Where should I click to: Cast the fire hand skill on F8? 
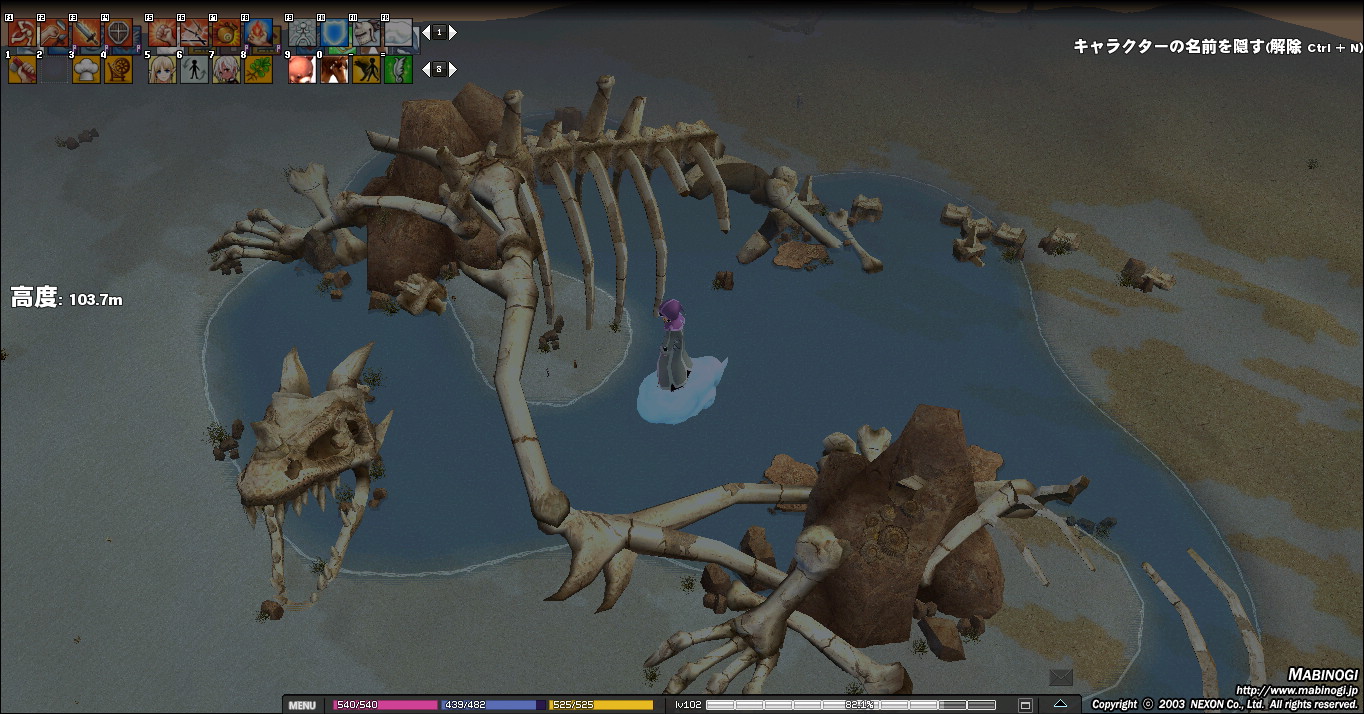tap(258, 33)
